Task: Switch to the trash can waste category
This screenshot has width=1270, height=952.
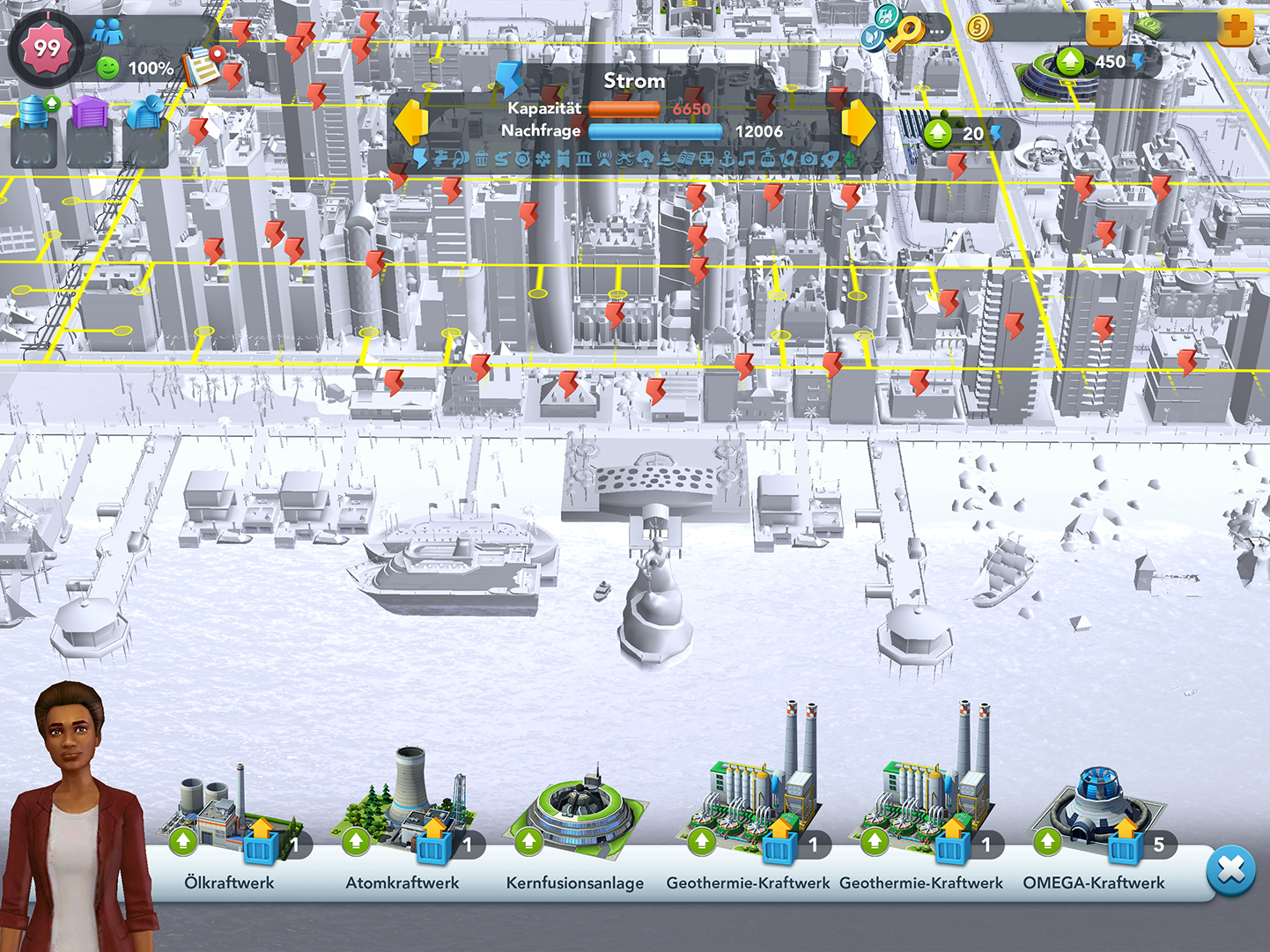Action: pos(481,159)
